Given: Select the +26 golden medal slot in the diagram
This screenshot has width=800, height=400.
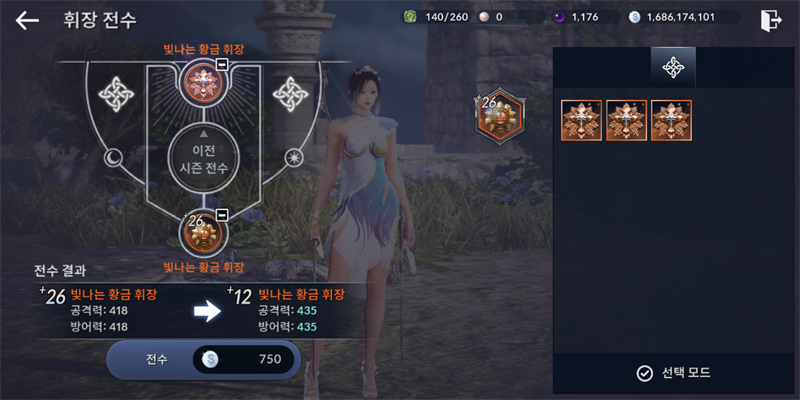Looking at the screenshot, I should tap(201, 233).
